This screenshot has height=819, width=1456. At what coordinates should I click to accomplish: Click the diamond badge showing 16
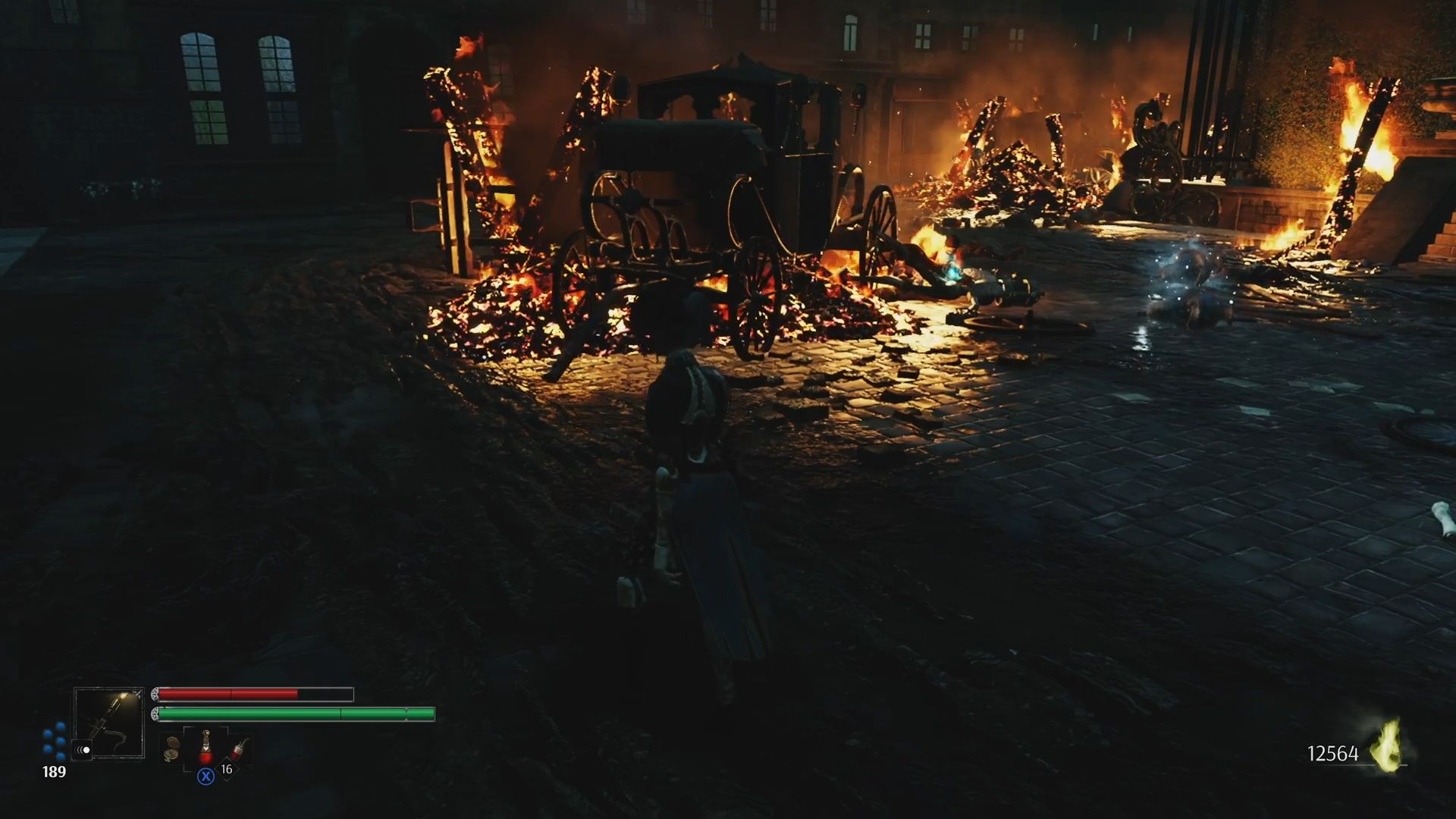[227, 769]
